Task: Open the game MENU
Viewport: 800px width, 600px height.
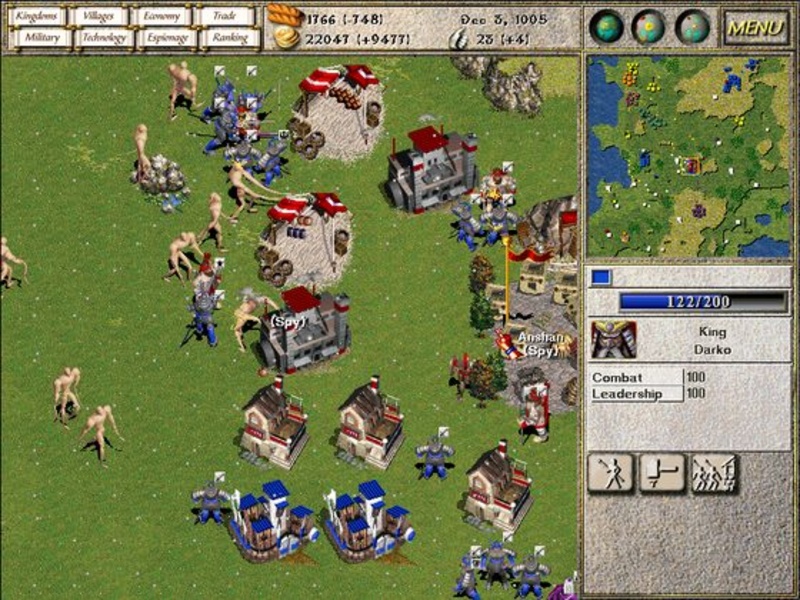Action: click(x=755, y=27)
